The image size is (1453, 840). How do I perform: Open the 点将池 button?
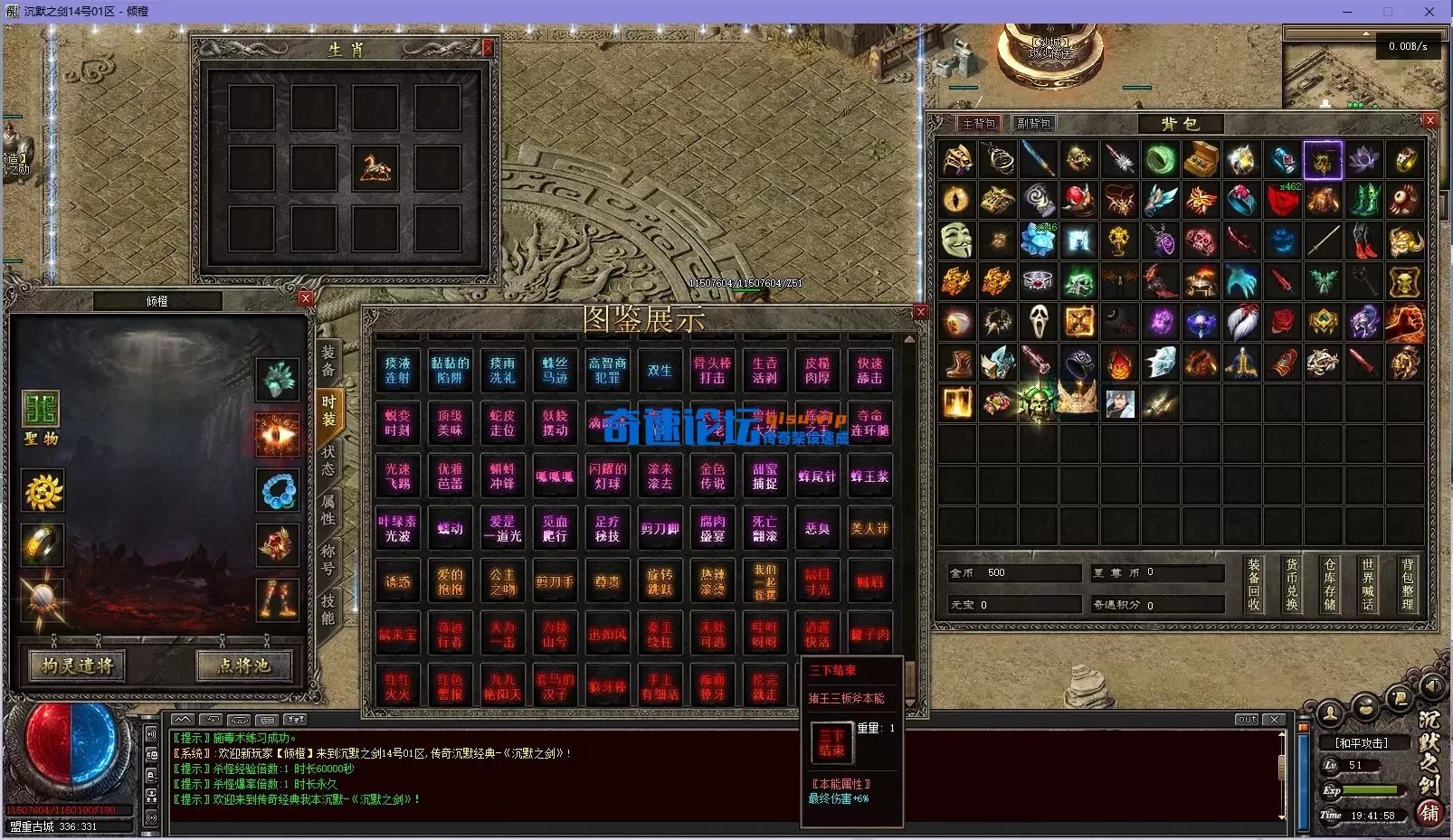tap(244, 666)
